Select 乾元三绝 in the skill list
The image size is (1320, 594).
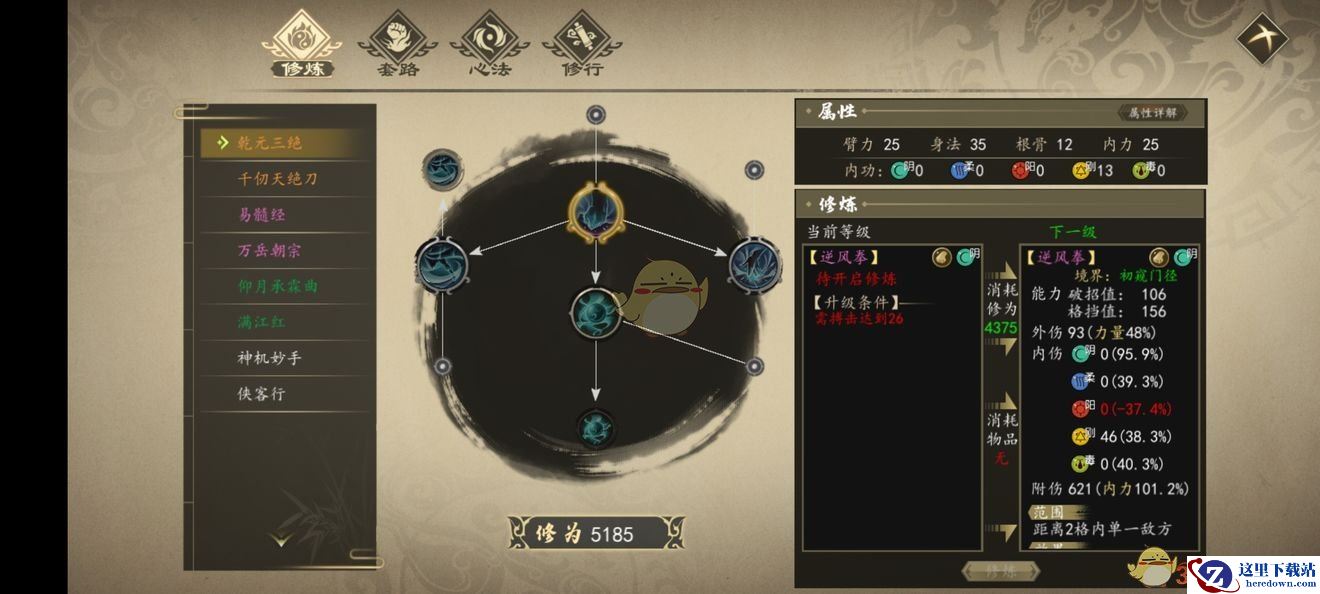coord(270,143)
